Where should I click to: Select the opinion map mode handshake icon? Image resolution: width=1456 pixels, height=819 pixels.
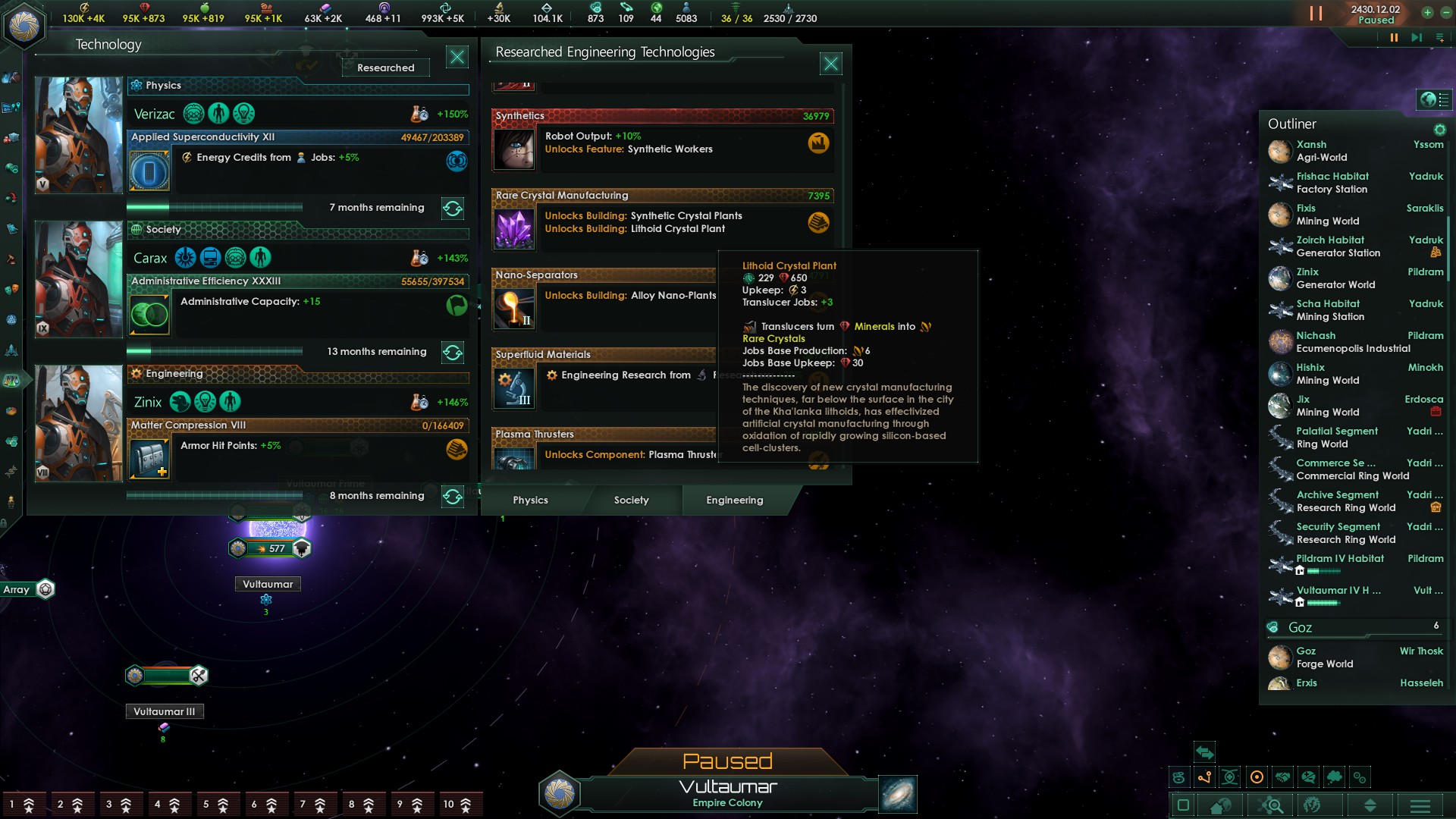click(1283, 777)
